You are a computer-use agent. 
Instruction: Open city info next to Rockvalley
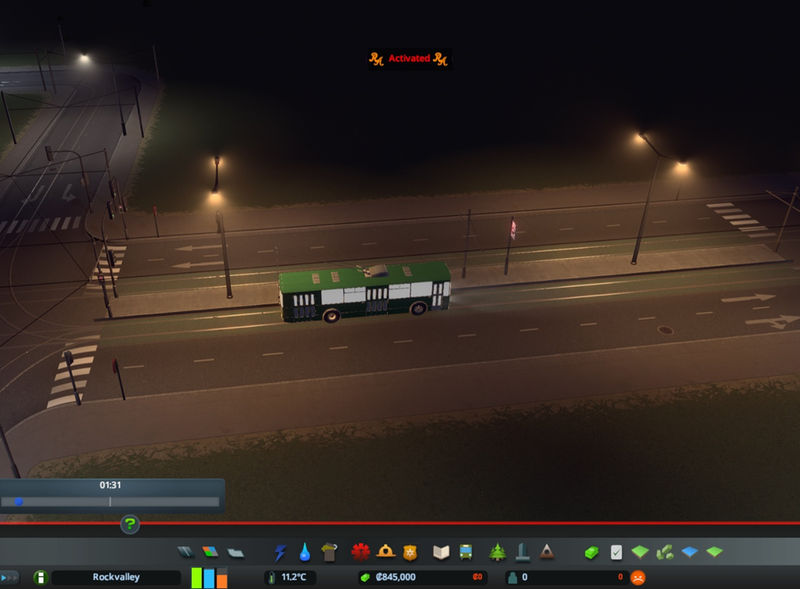[x=40, y=577]
